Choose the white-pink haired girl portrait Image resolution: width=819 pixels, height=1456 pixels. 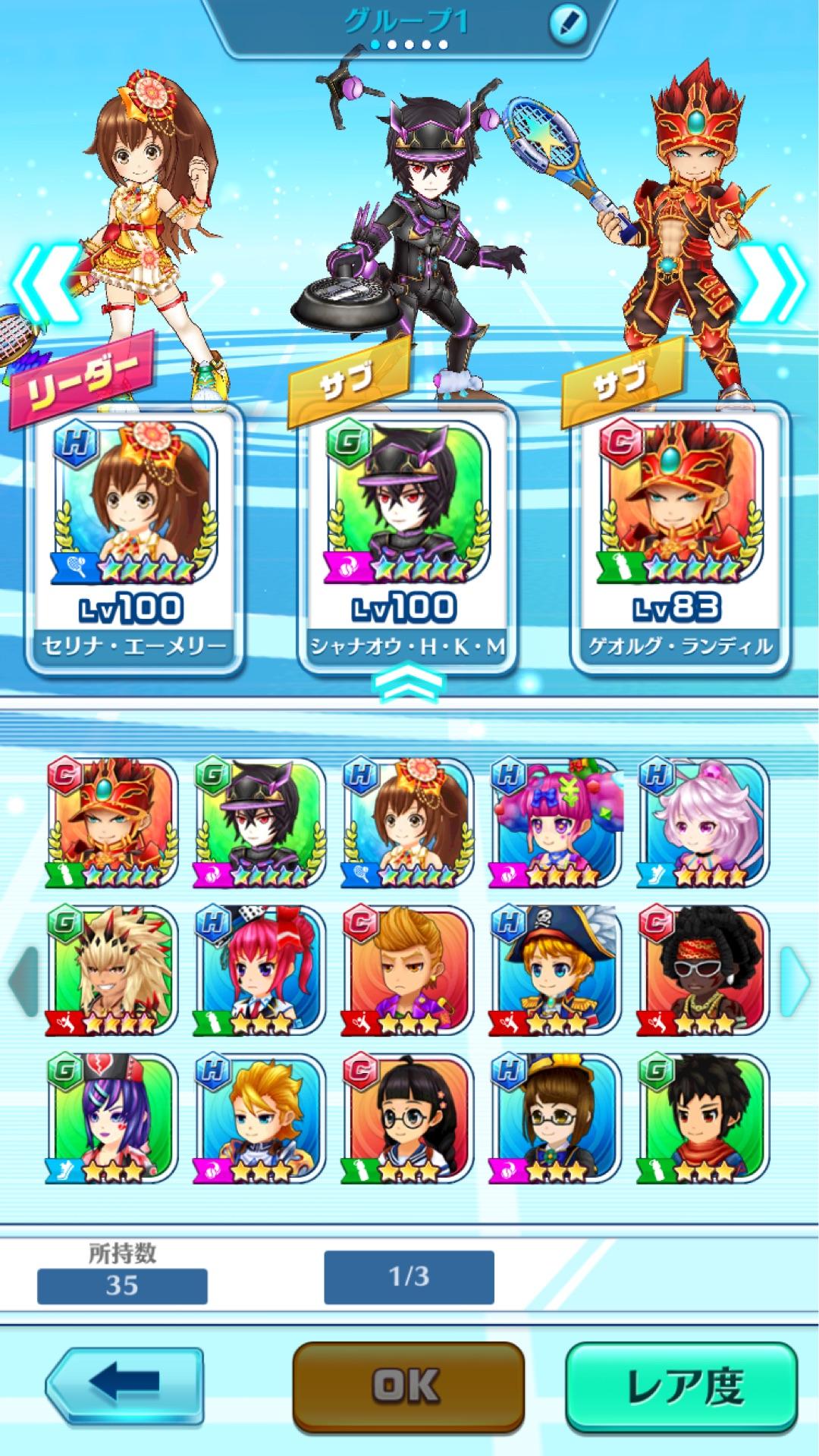tap(703, 823)
